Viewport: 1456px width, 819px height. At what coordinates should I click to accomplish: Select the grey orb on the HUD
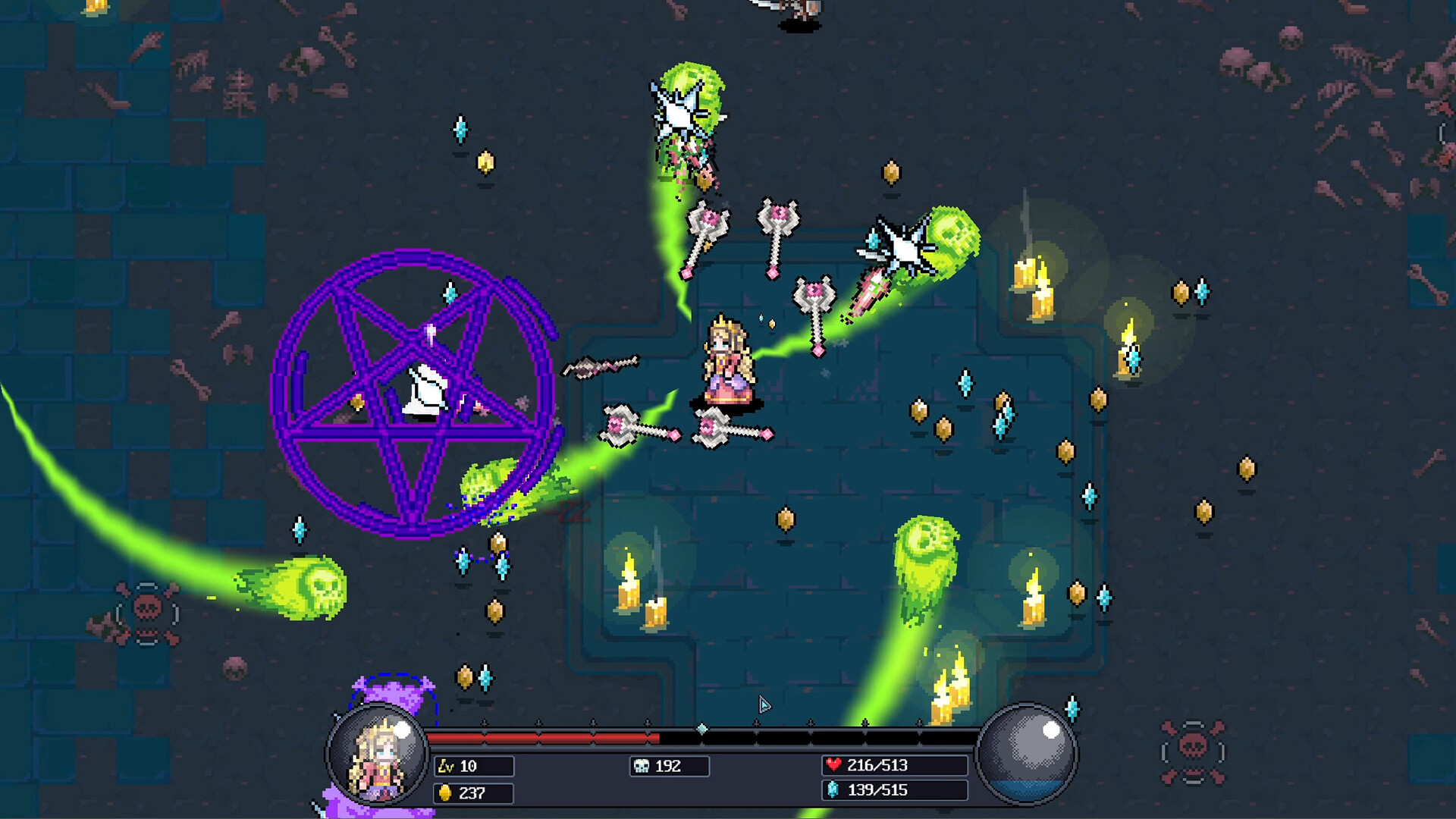point(1027,754)
